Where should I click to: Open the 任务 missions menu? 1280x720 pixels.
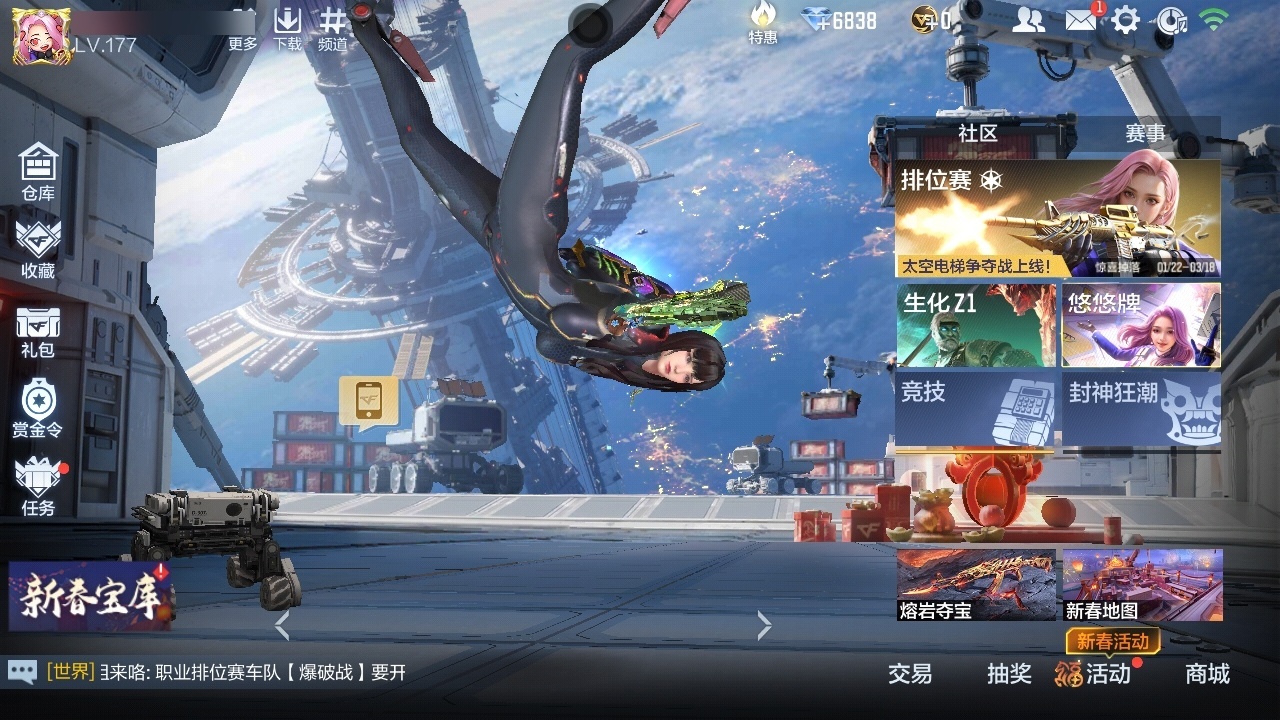(38, 487)
